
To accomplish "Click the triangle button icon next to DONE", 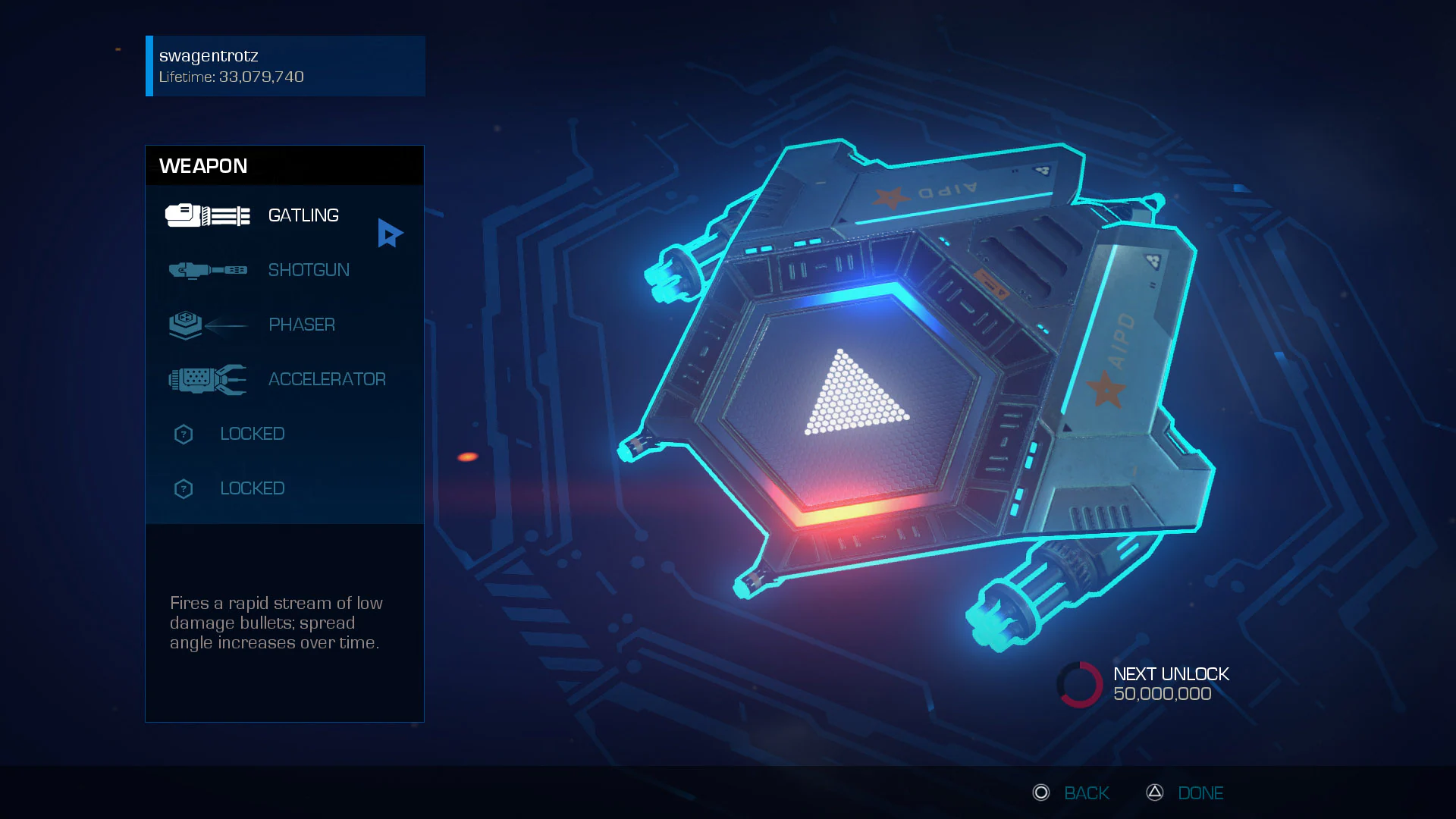I will point(1154,792).
